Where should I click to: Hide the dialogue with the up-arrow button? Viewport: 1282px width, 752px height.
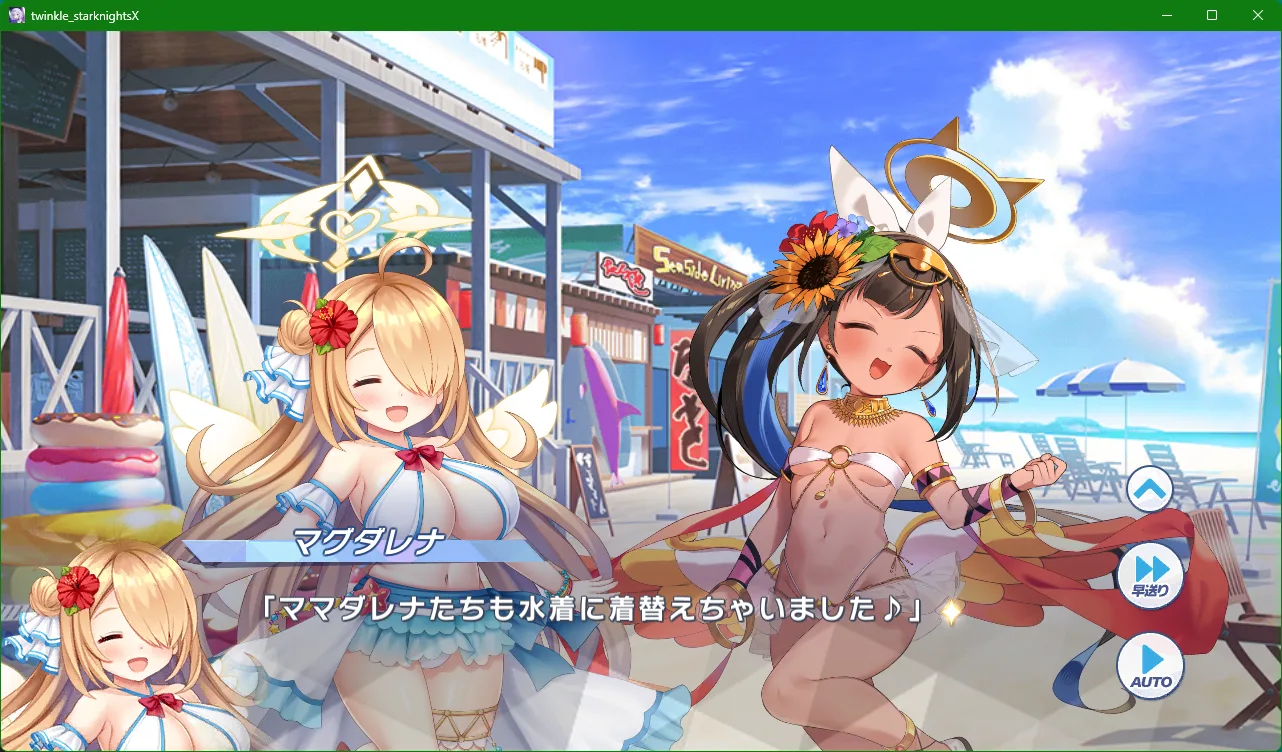tap(1149, 490)
